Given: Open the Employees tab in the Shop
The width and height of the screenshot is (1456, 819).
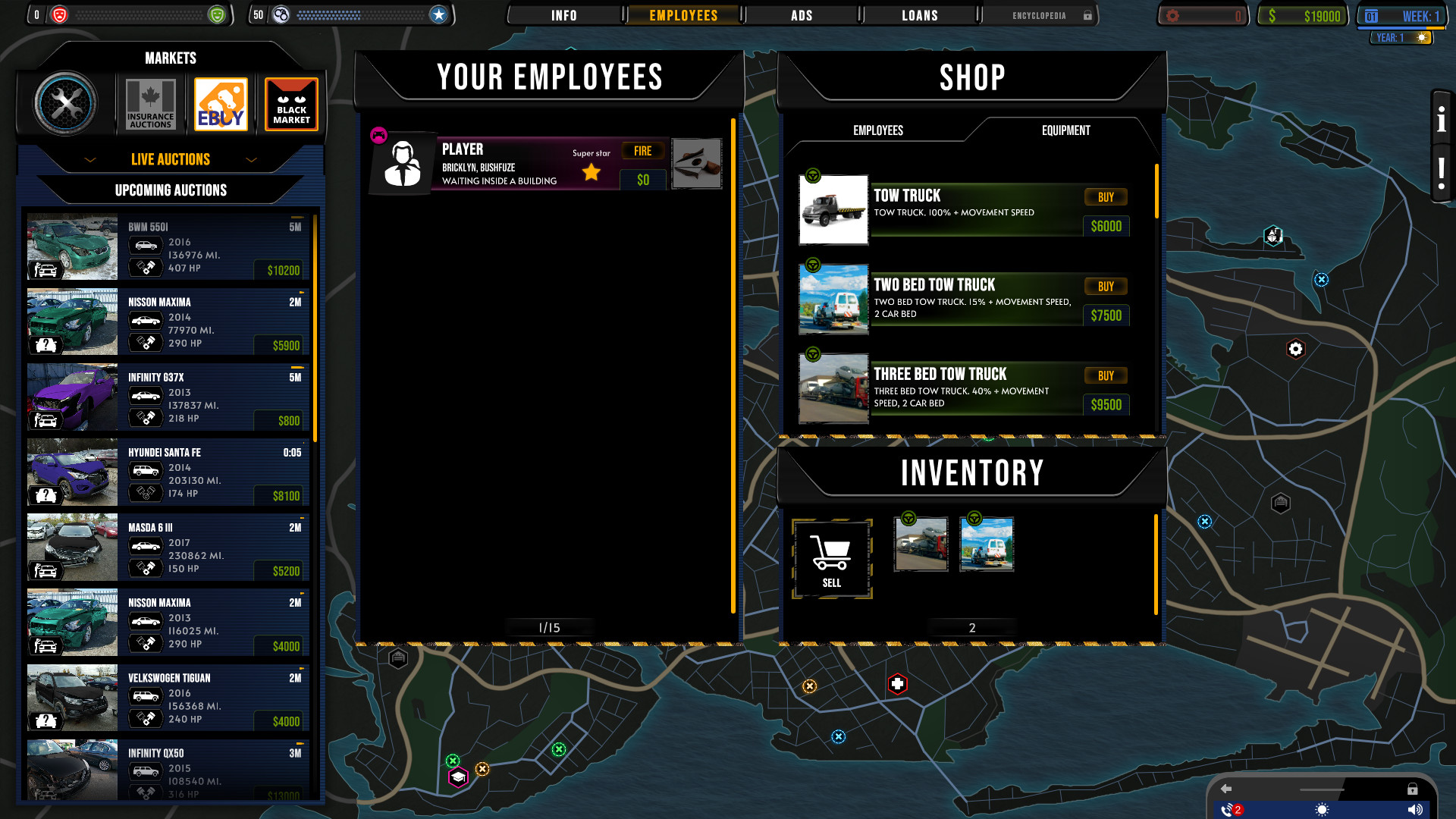Looking at the screenshot, I should (x=878, y=130).
